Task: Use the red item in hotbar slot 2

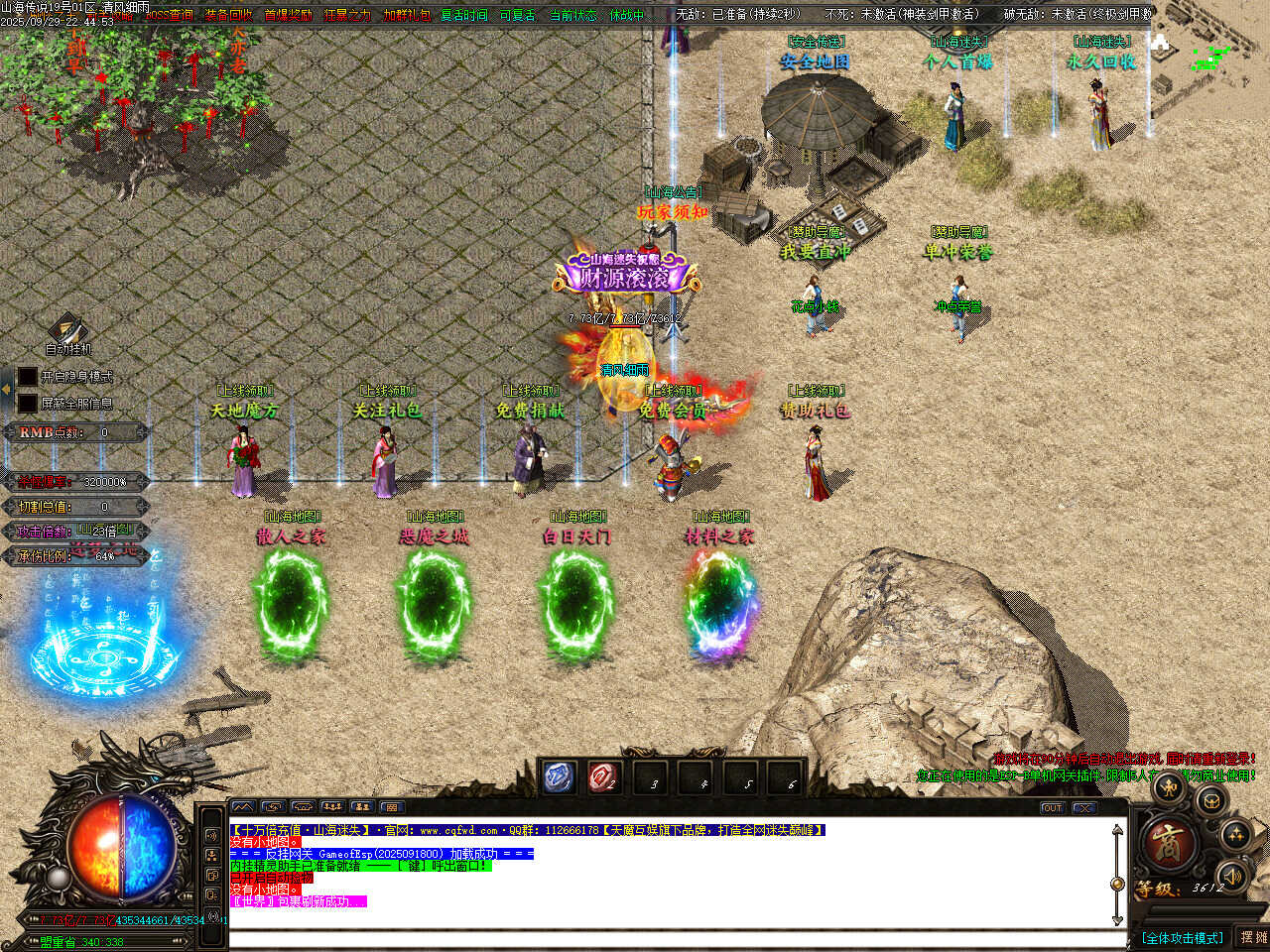Action: coord(602,777)
